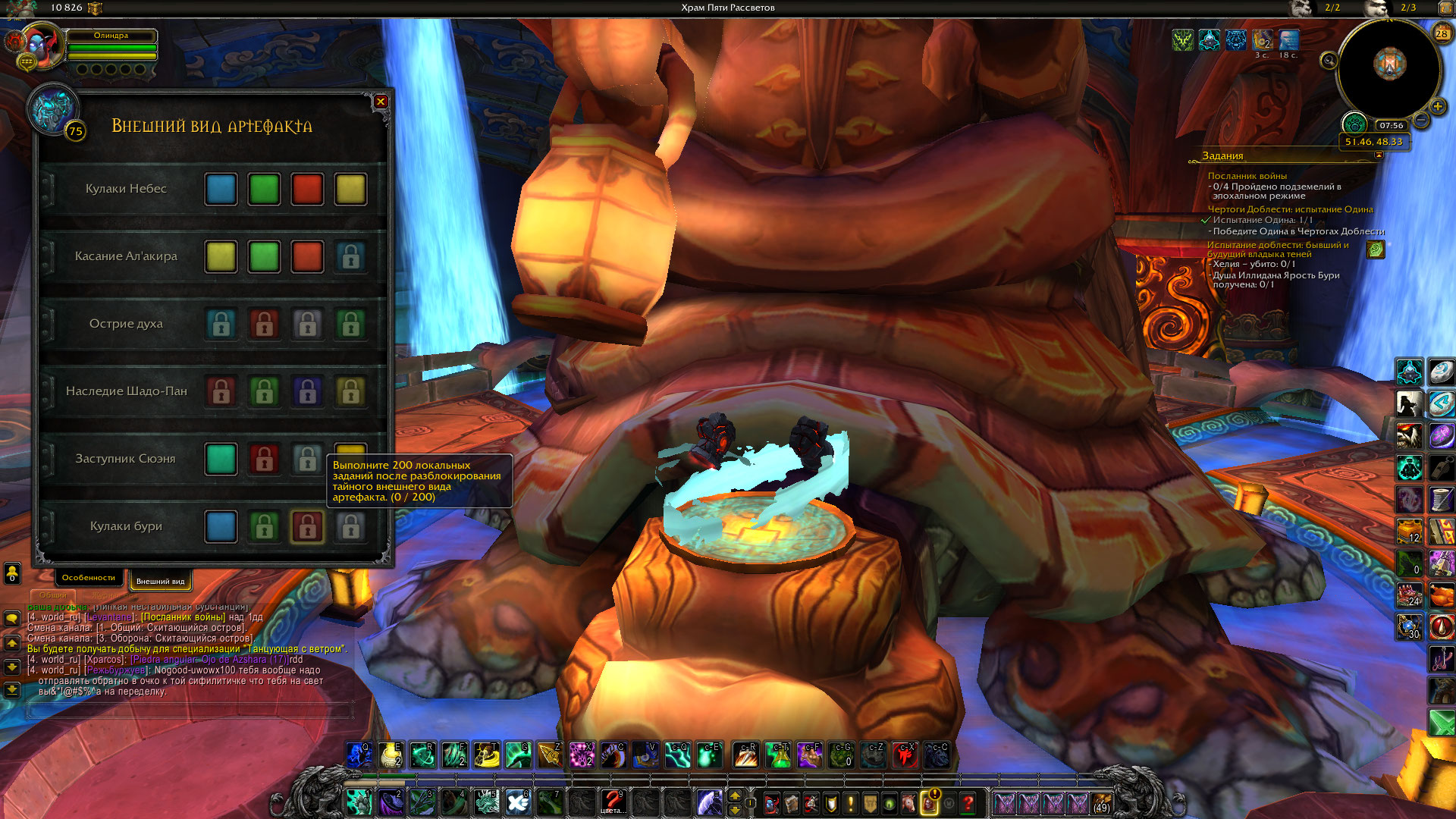Open the Посланник войны quest entry
Image resolution: width=1456 pixels, height=819 pixels.
click(1247, 176)
